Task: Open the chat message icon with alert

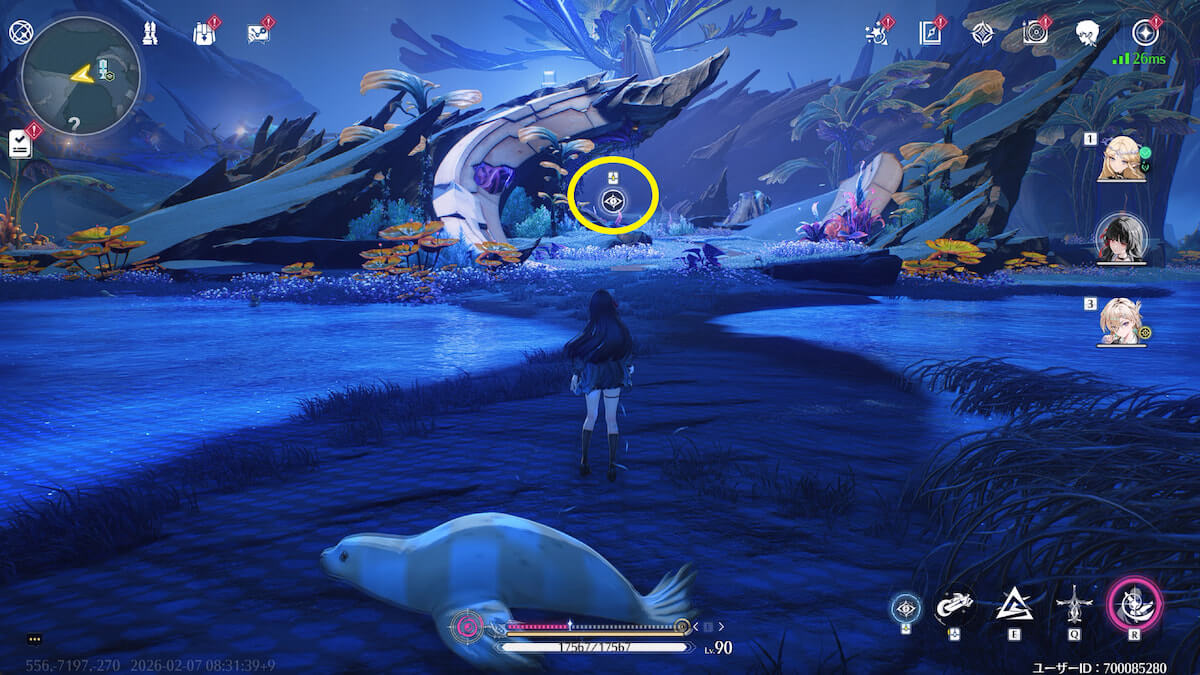Action: pyautogui.click(x=258, y=33)
